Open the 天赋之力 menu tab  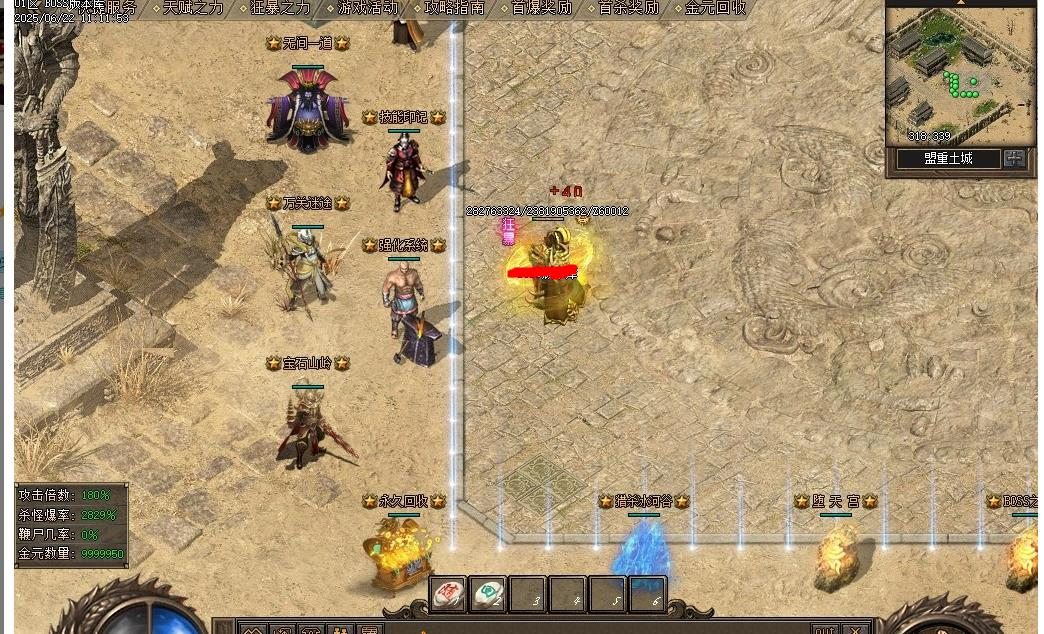point(193,8)
